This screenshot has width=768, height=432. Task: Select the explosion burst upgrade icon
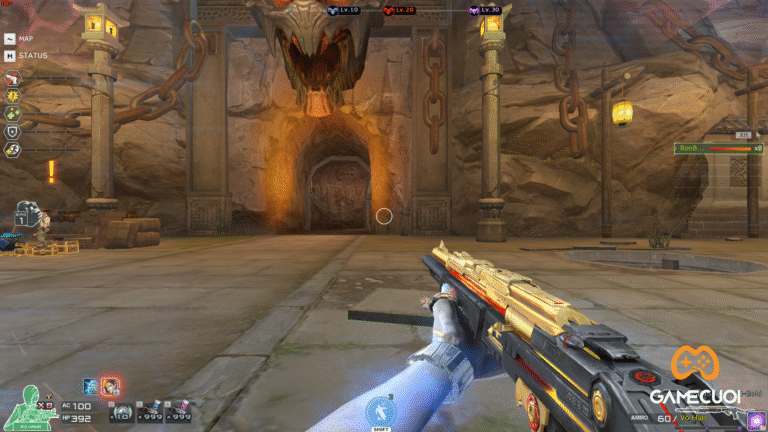point(12,94)
